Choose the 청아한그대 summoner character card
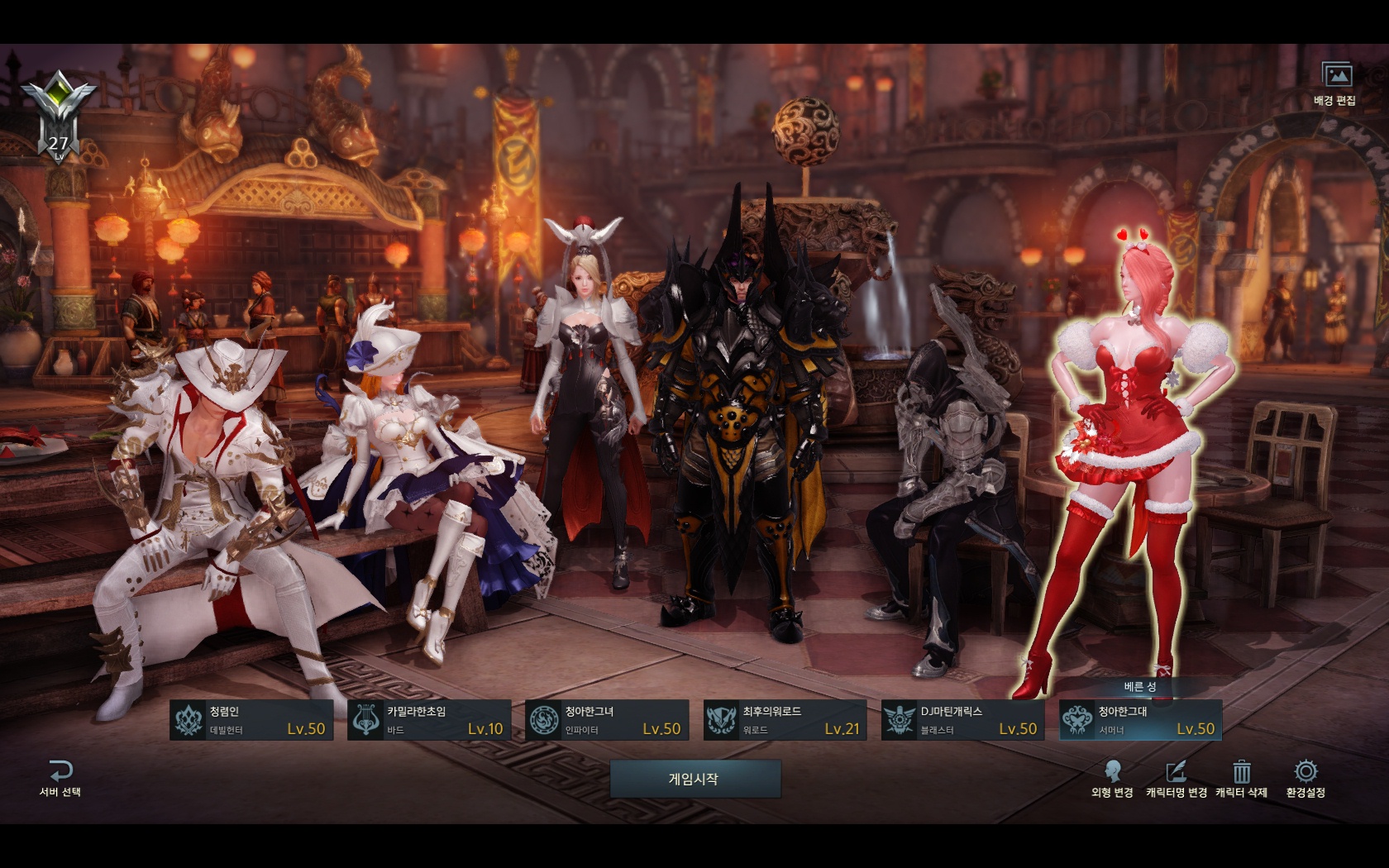The image size is (1389, 868). (1140, 720)
